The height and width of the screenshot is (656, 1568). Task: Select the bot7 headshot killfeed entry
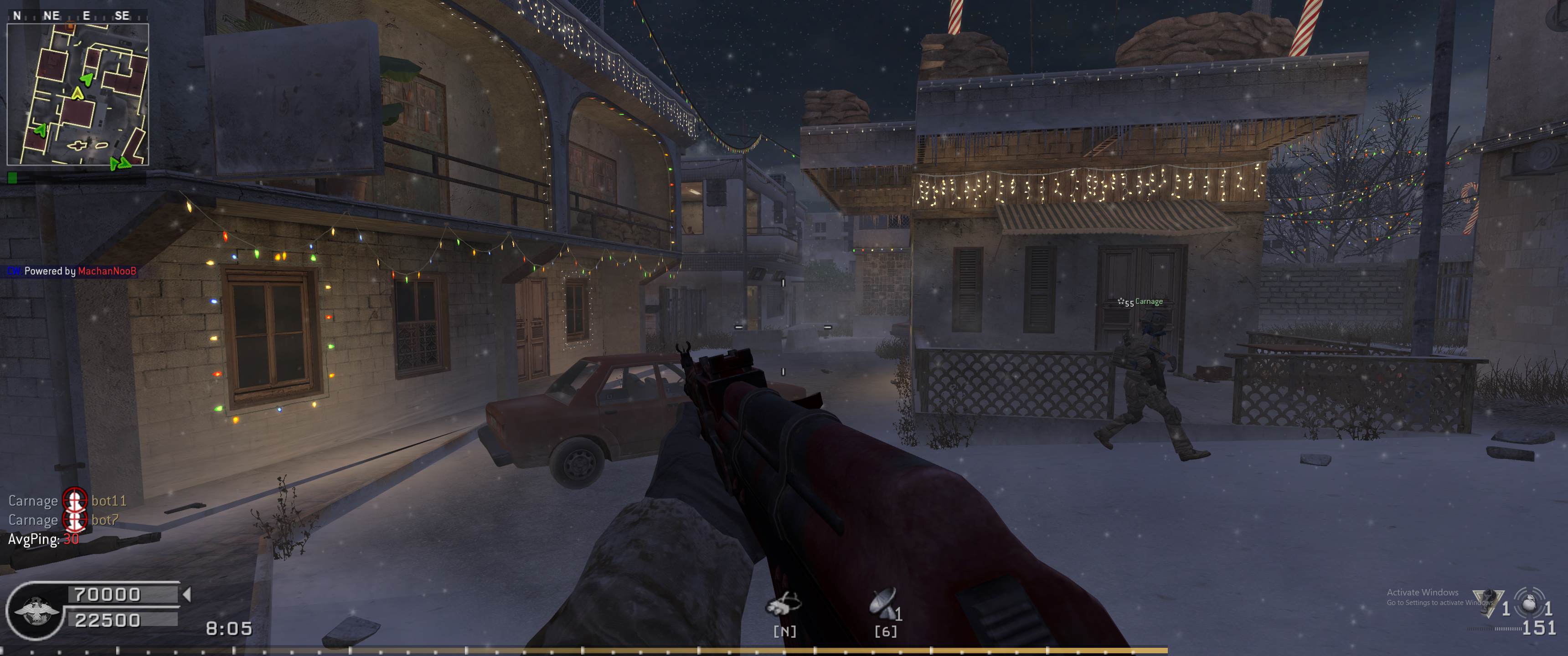tap(63, 520)
